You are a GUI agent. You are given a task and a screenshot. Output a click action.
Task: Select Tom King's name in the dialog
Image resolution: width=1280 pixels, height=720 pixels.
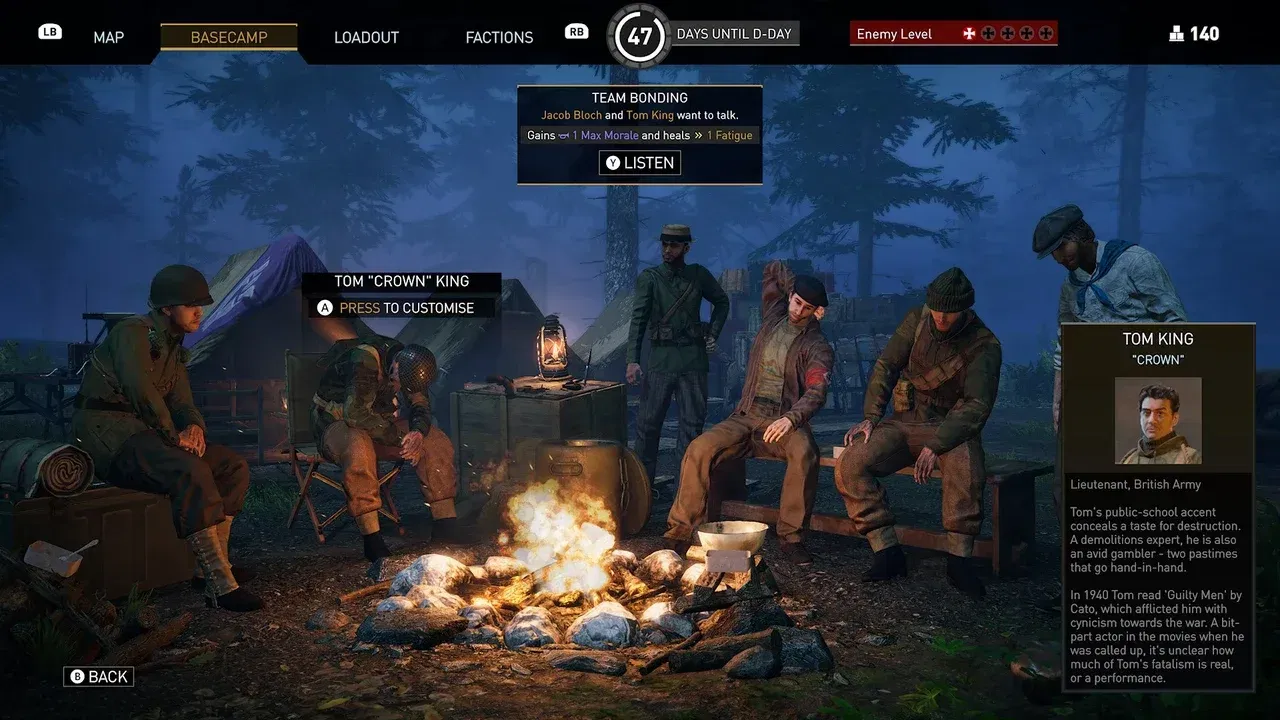pos(651,115)
